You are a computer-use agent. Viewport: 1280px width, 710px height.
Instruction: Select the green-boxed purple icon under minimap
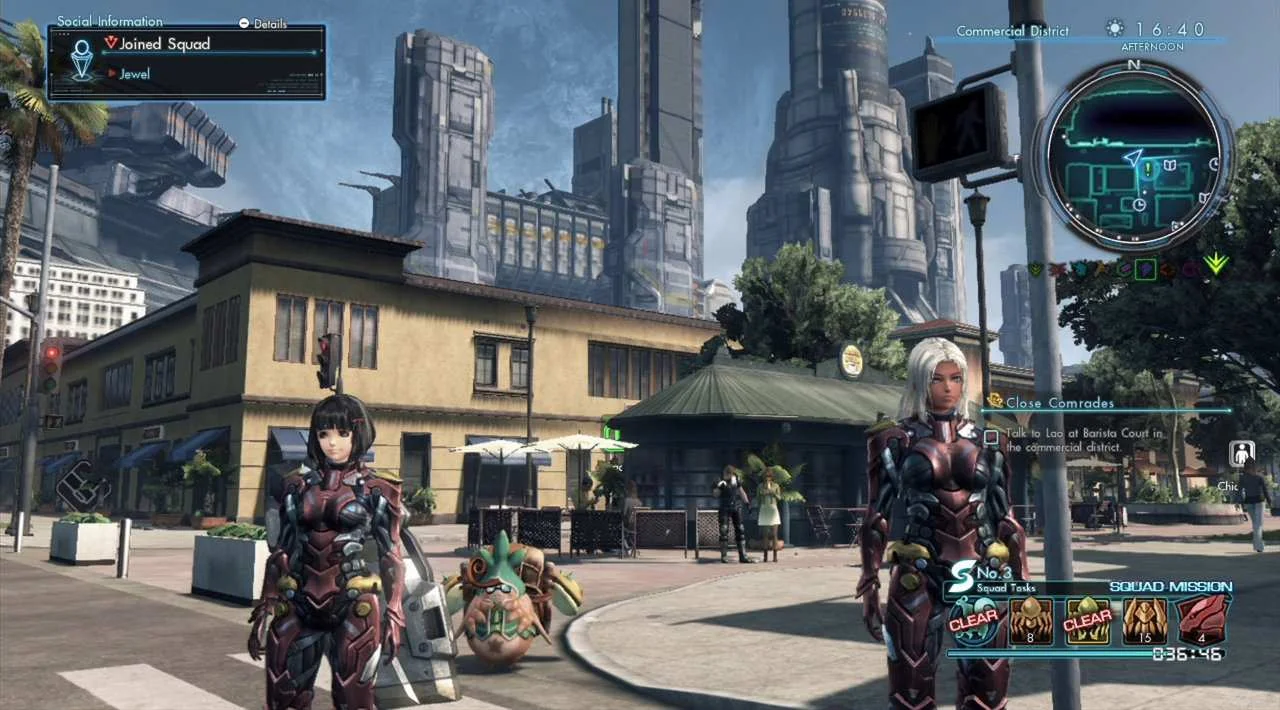1146,269
